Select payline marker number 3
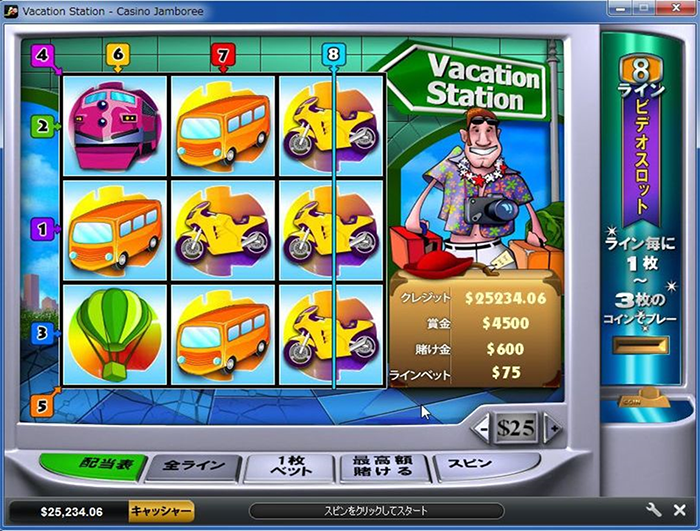This screenshot has height=531, width=700. coord(42,332)
